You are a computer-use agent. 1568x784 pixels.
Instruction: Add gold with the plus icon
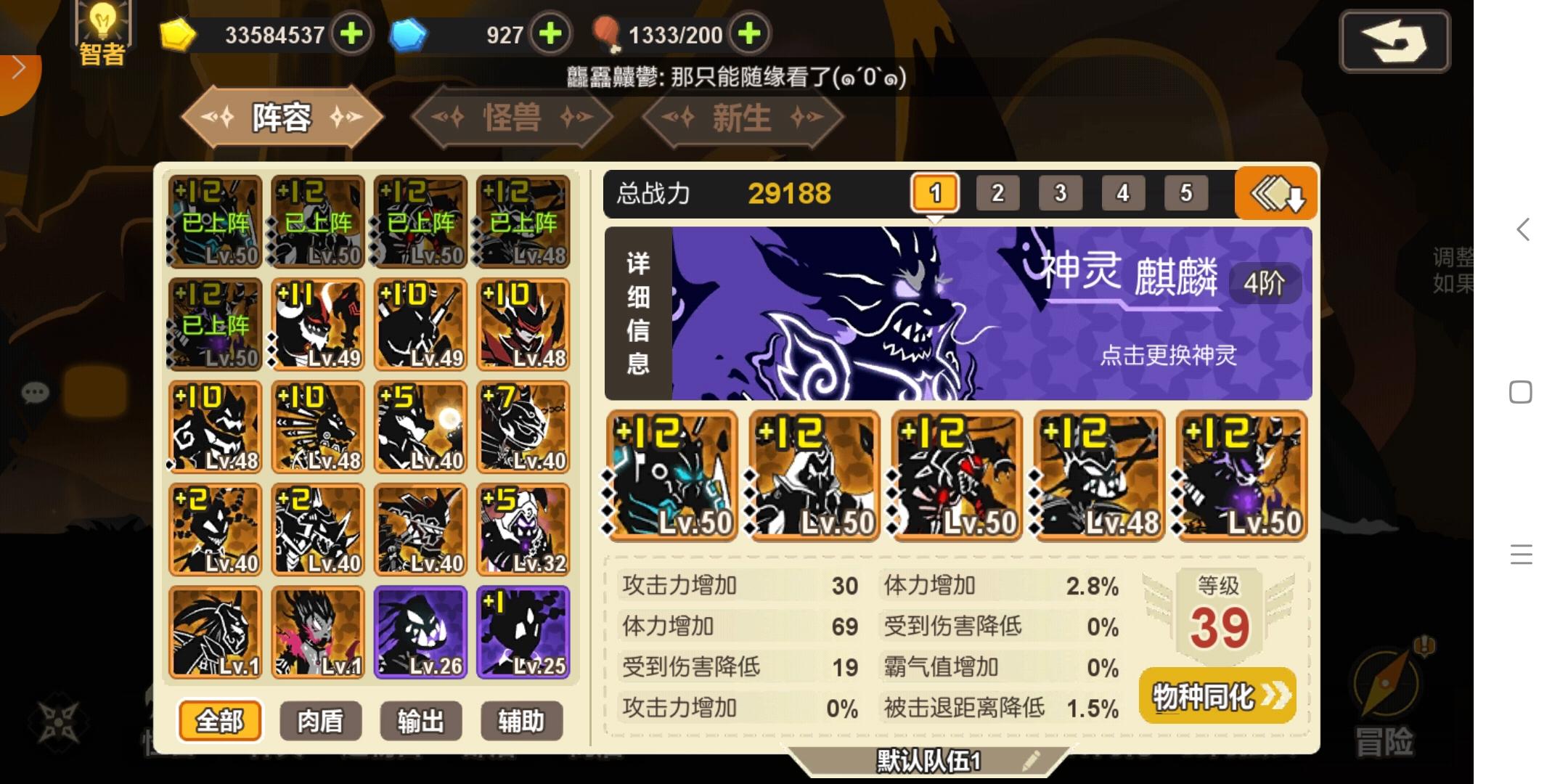(354, 33)
